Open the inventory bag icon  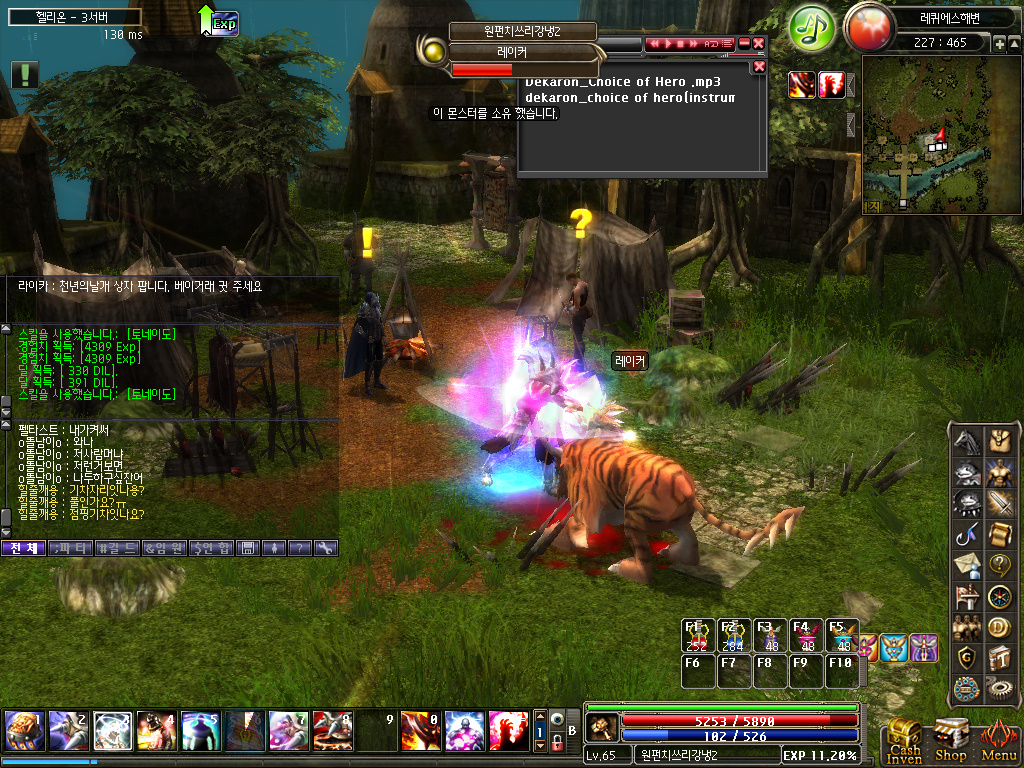(x=1000, y=441)
